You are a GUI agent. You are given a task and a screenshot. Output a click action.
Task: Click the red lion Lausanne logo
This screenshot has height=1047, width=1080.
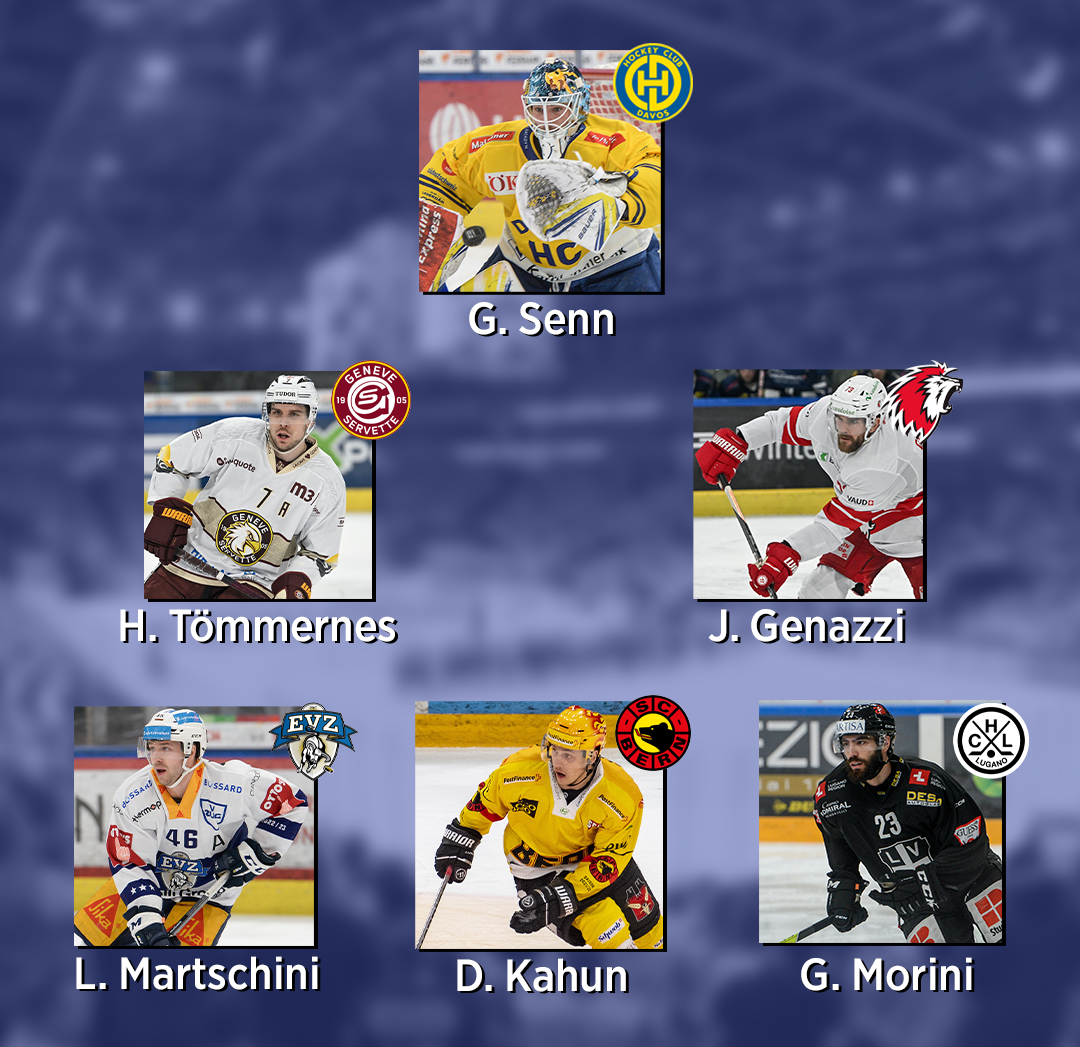[920, 402]
